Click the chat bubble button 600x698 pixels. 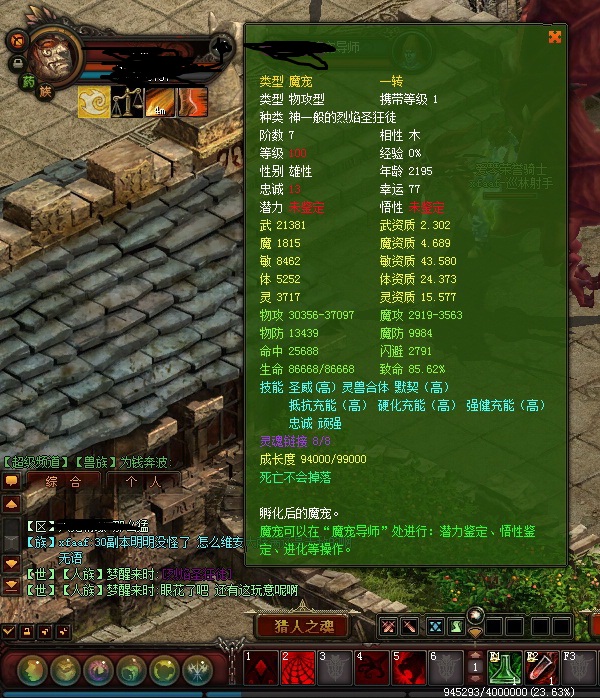[x=11, y=480]
